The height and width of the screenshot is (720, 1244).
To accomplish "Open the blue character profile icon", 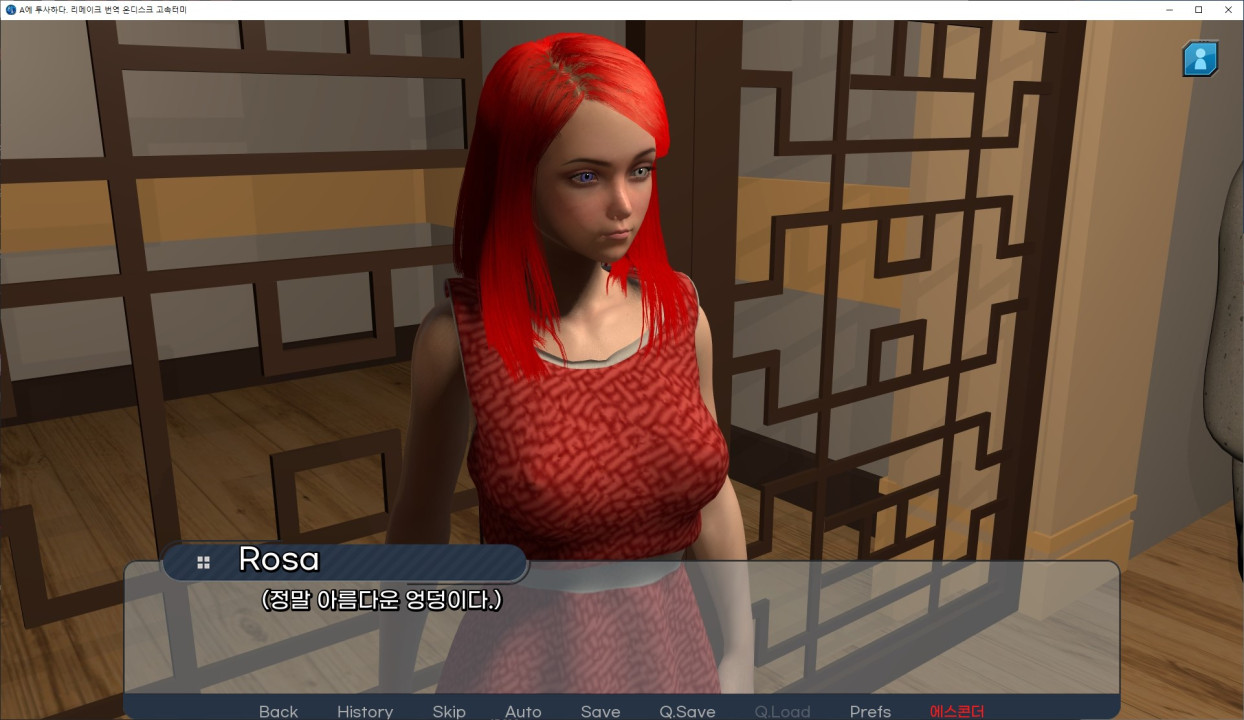I will click(1200, 59).
